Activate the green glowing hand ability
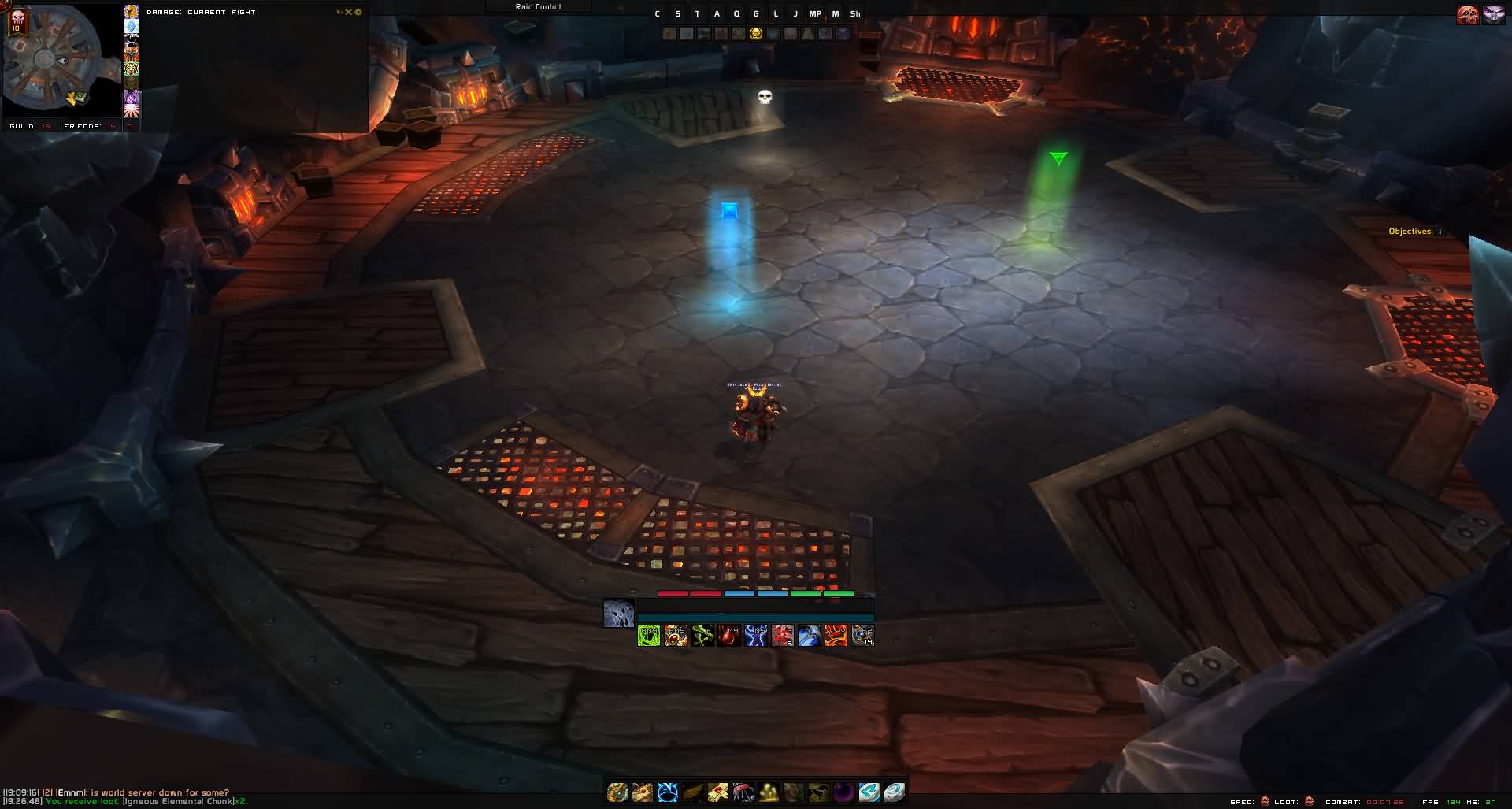The height and width of the screenshot is (809, 1512). [649, 635]
